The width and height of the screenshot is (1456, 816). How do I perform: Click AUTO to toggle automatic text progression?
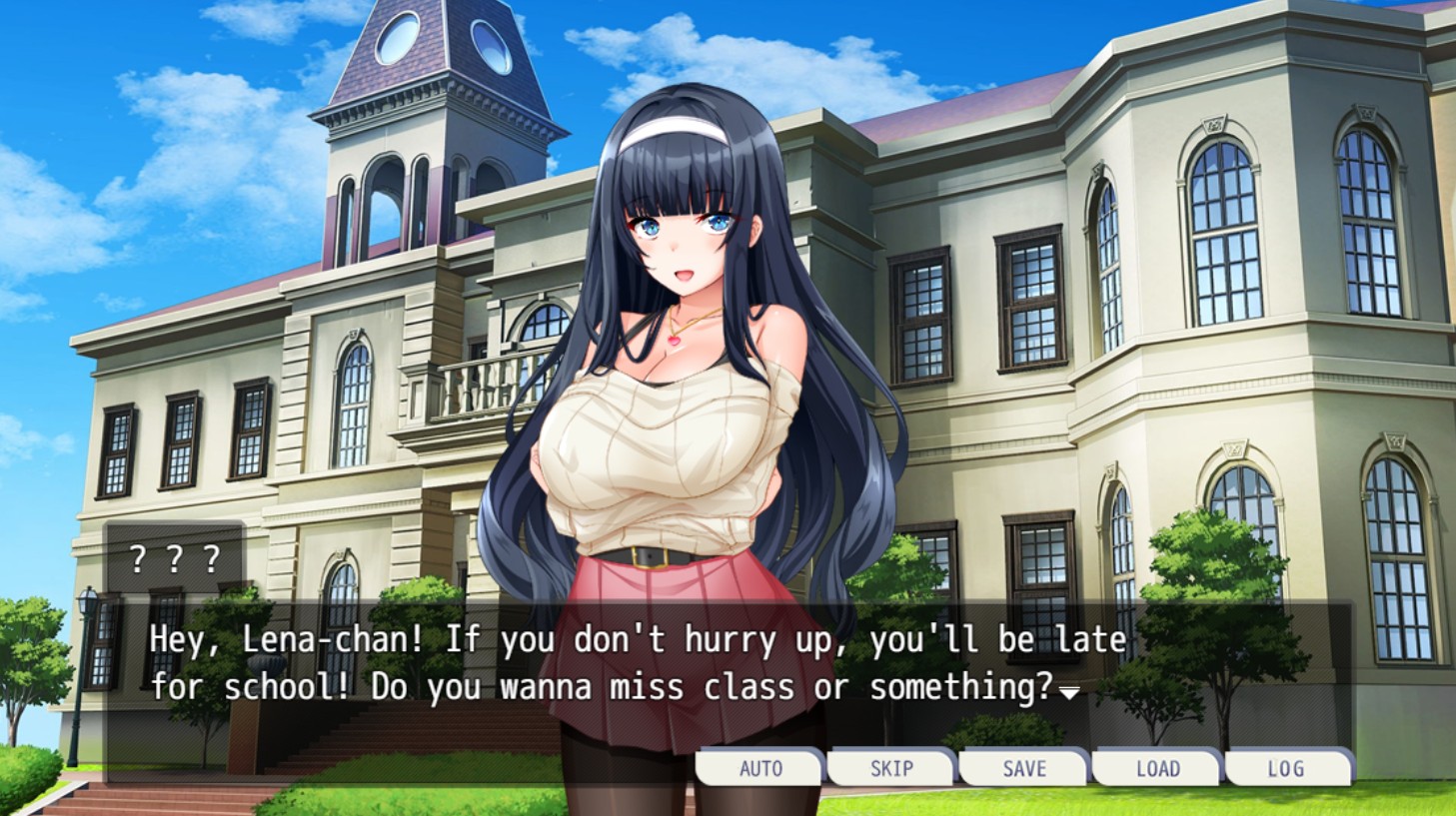759,768
